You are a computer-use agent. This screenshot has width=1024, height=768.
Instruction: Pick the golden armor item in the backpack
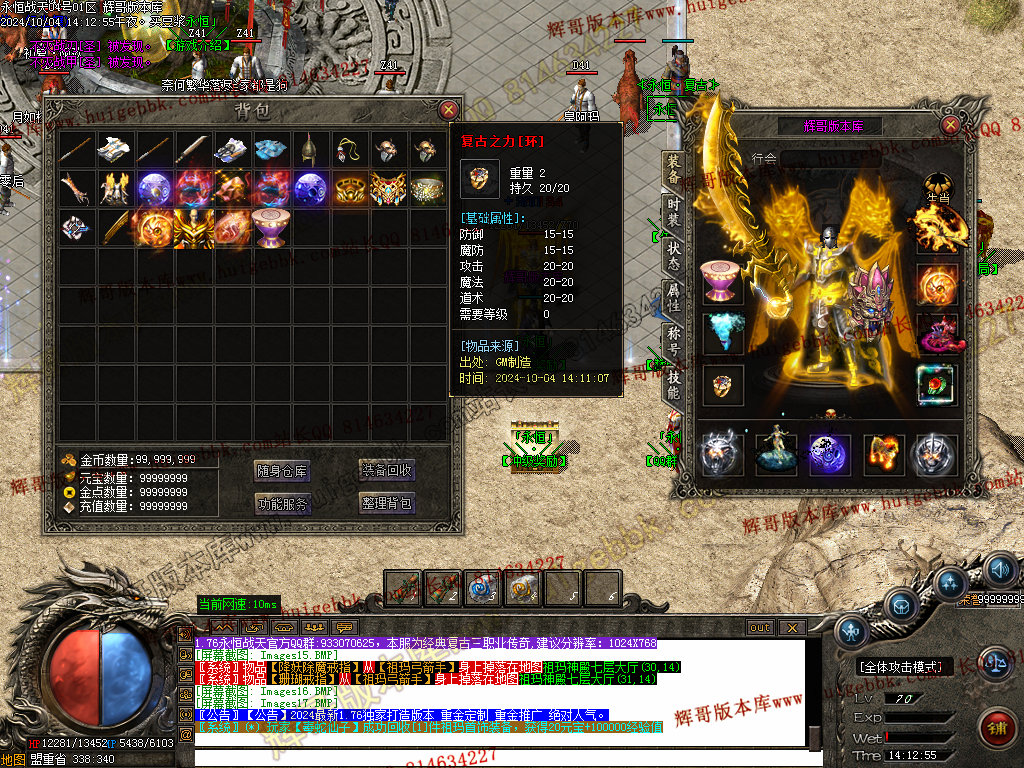193,227
